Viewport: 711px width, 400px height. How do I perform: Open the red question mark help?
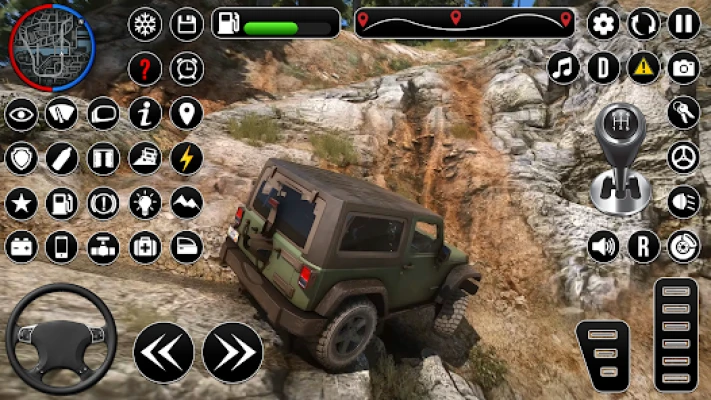click(x=145, y=68)
